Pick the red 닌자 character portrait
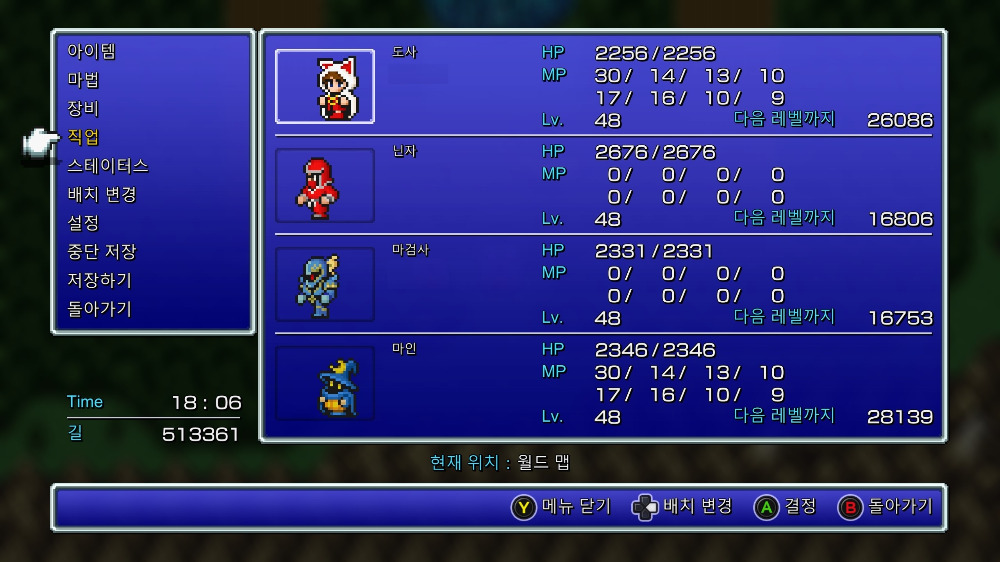This screenshot has width=1000, height=562. tap(325, 186)
